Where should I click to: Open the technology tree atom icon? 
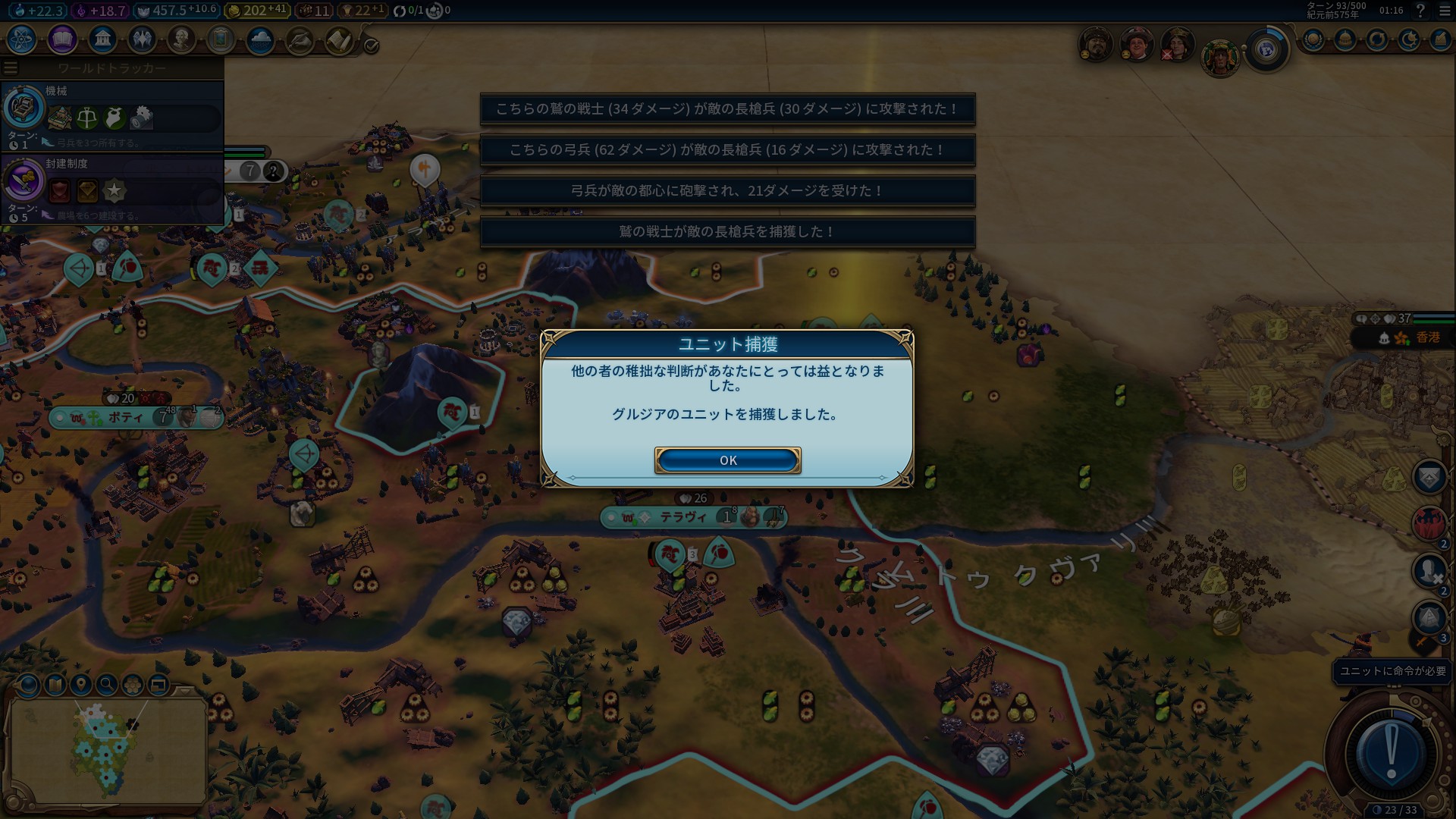(x=21, y=39)
